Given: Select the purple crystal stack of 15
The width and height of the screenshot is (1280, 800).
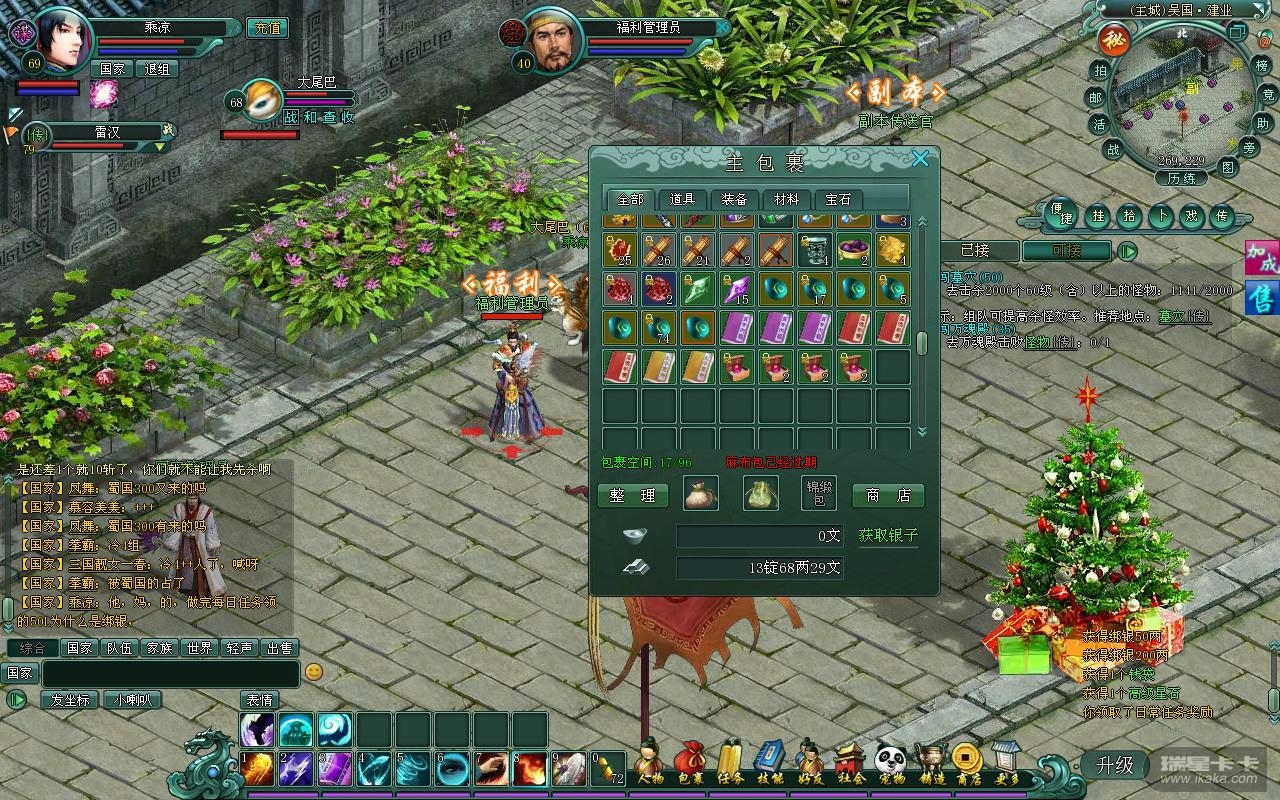Looking at the screenshot, I should (x=736, y=289).
